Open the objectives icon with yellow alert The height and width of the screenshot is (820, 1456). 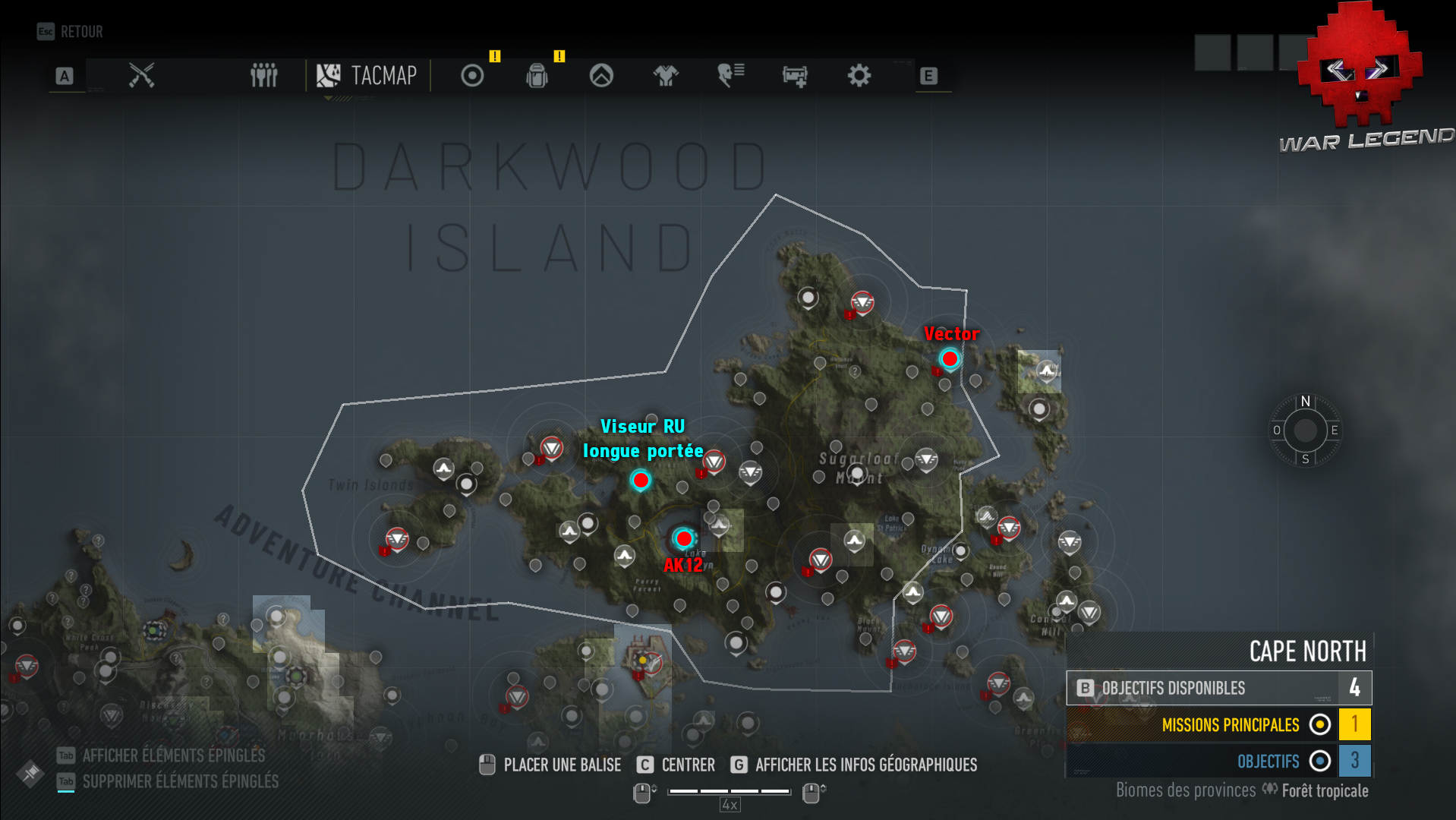point(471,75)
